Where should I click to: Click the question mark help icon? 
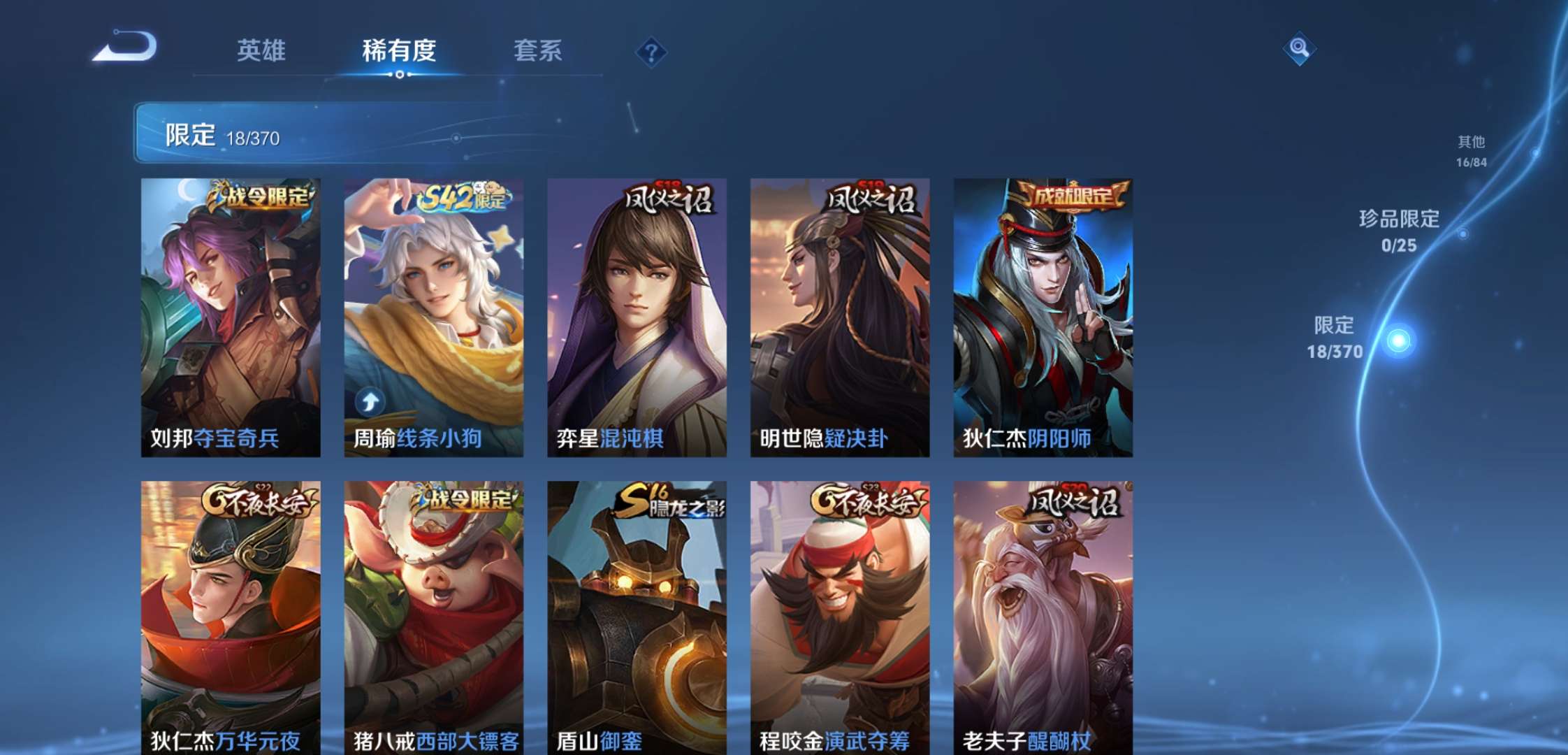point(651,50)
